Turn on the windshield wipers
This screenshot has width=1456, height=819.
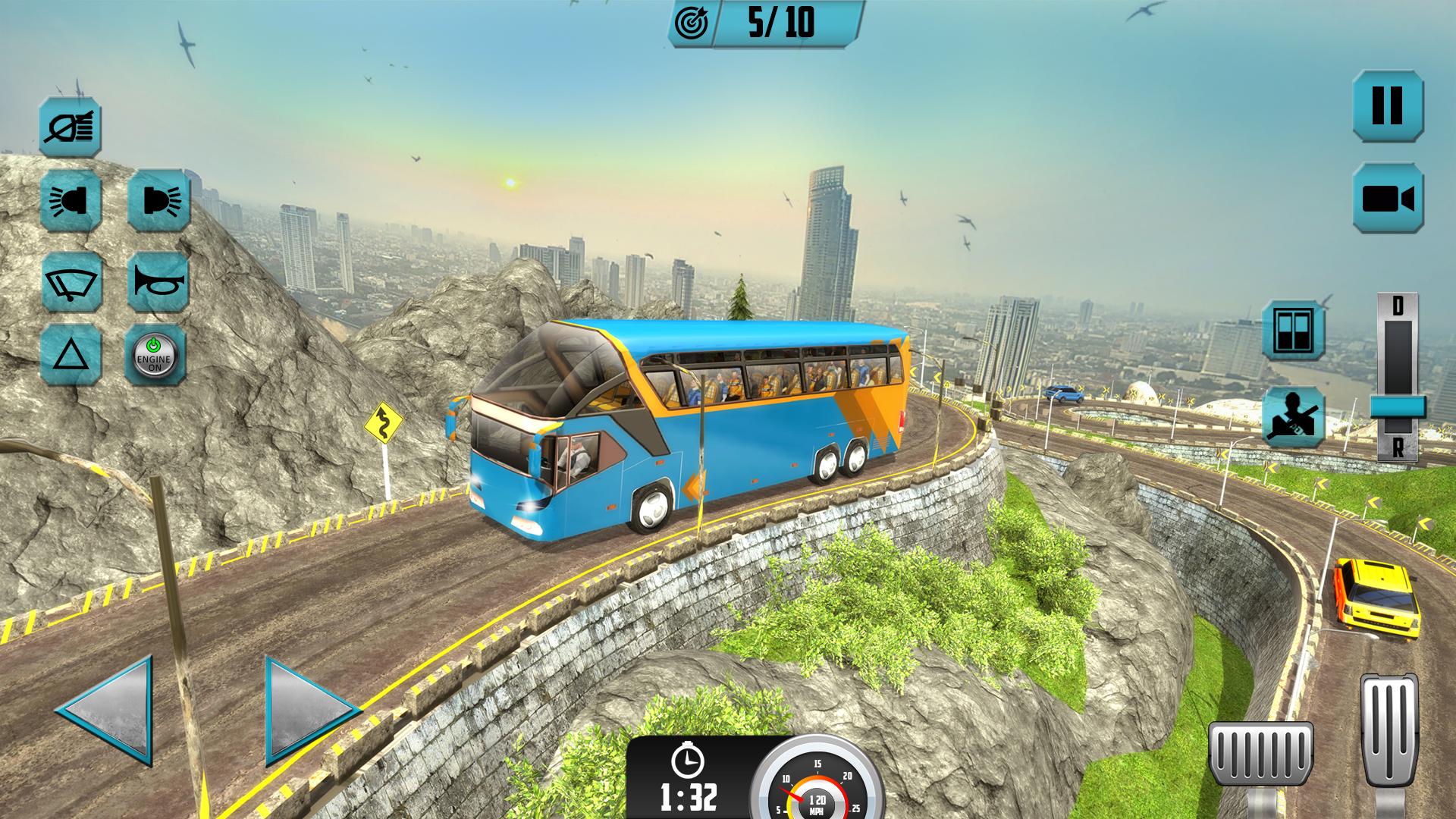71,281
